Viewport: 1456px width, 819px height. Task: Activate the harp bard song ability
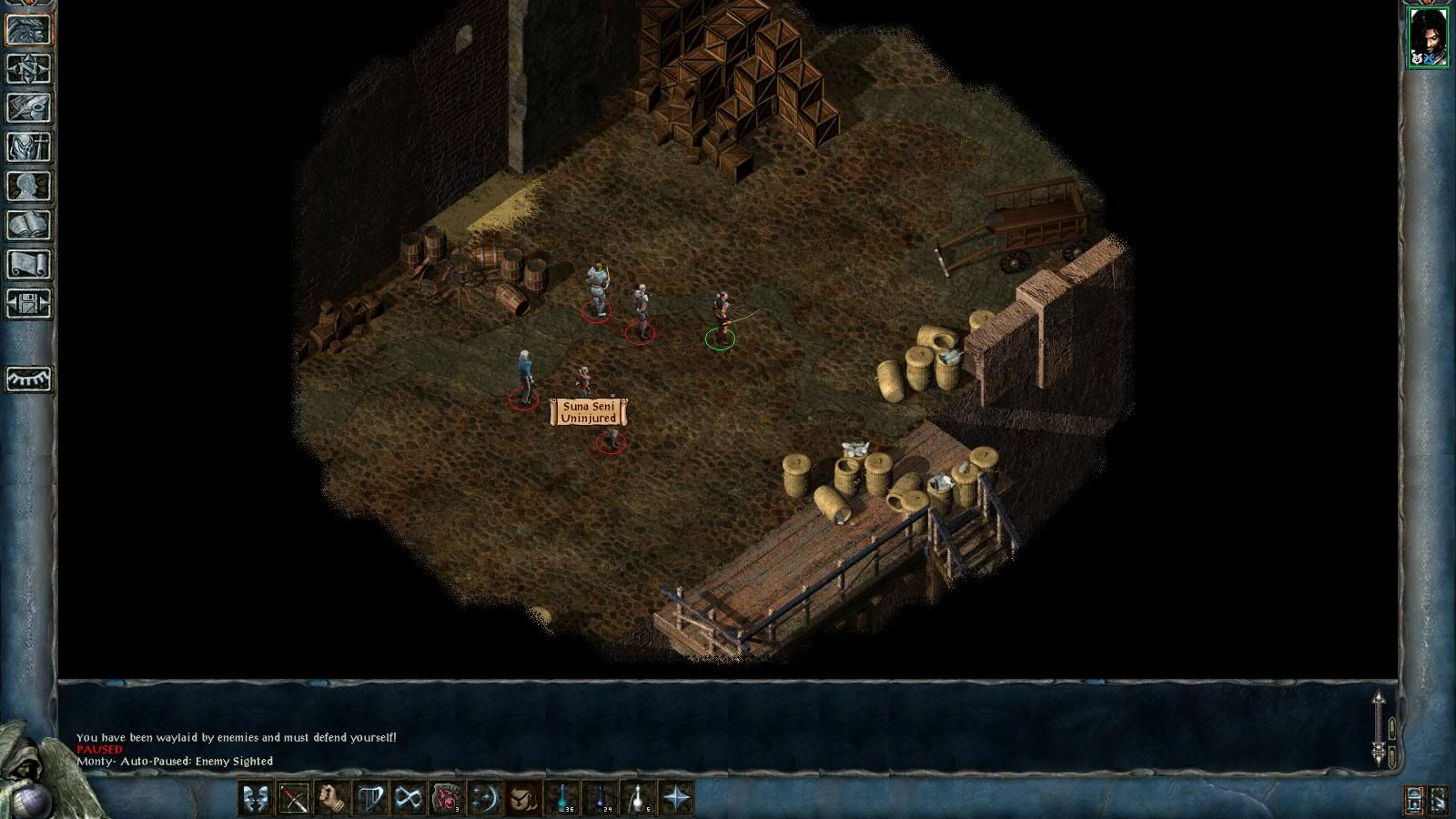370,799
